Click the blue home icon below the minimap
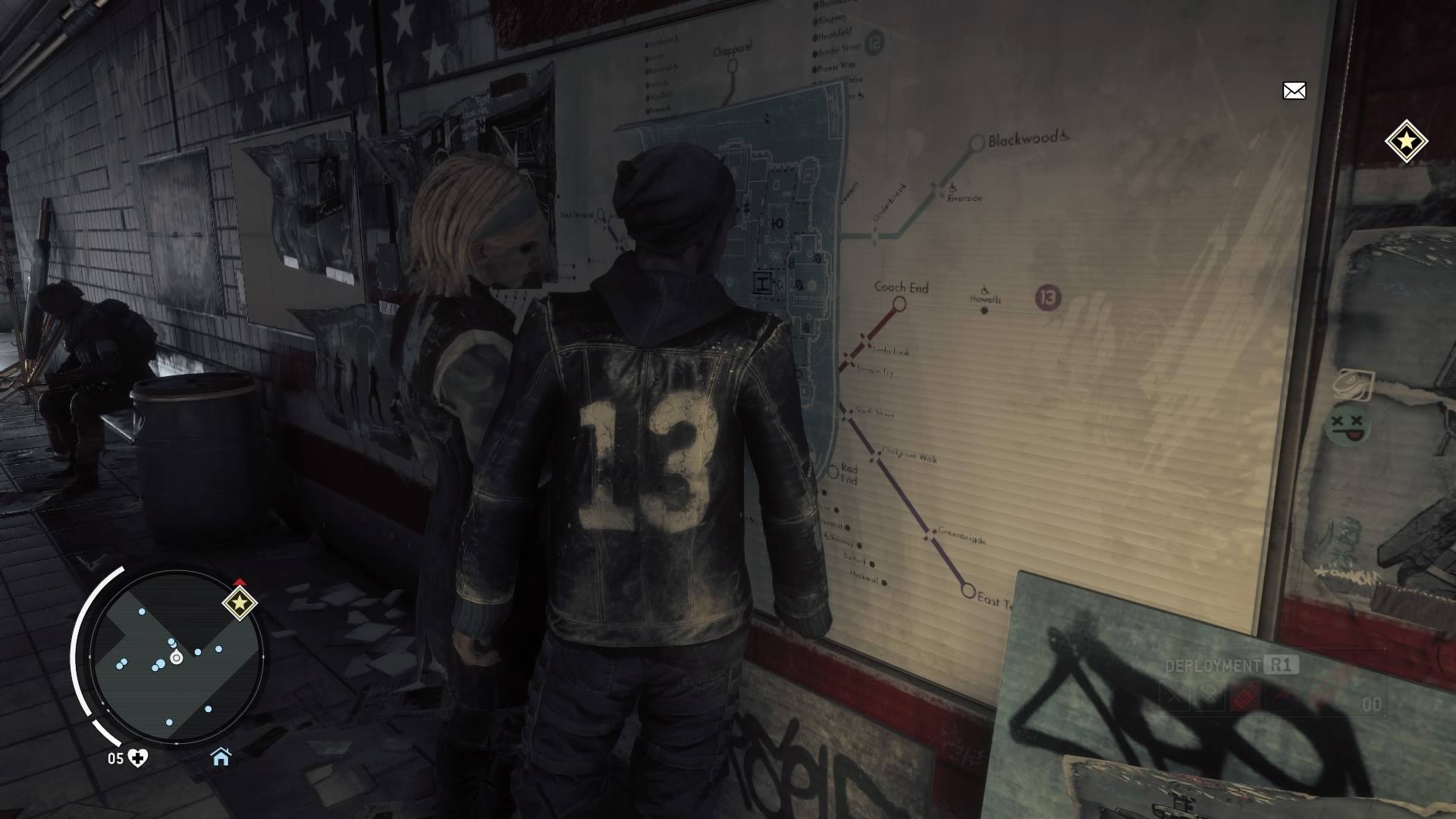 [x=221, y=757]
